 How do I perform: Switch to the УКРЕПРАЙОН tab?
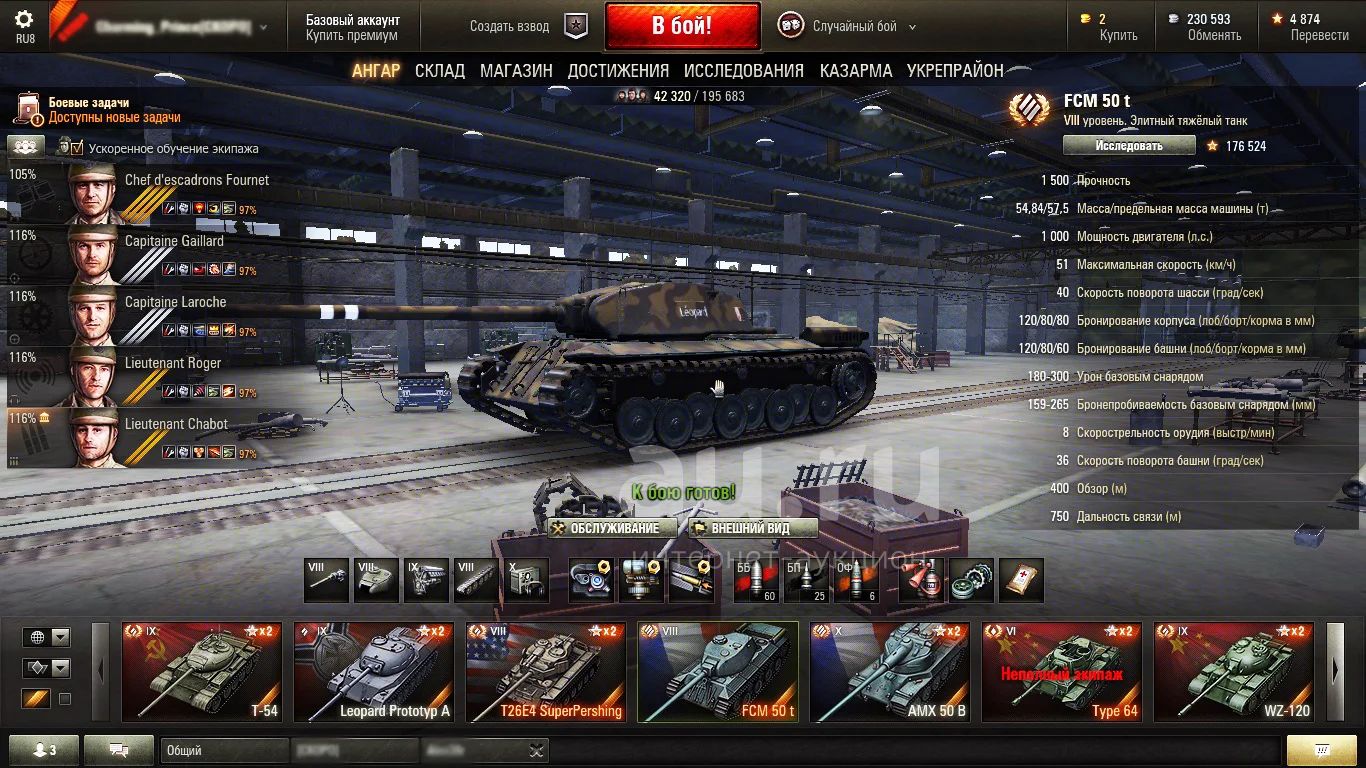955,70
